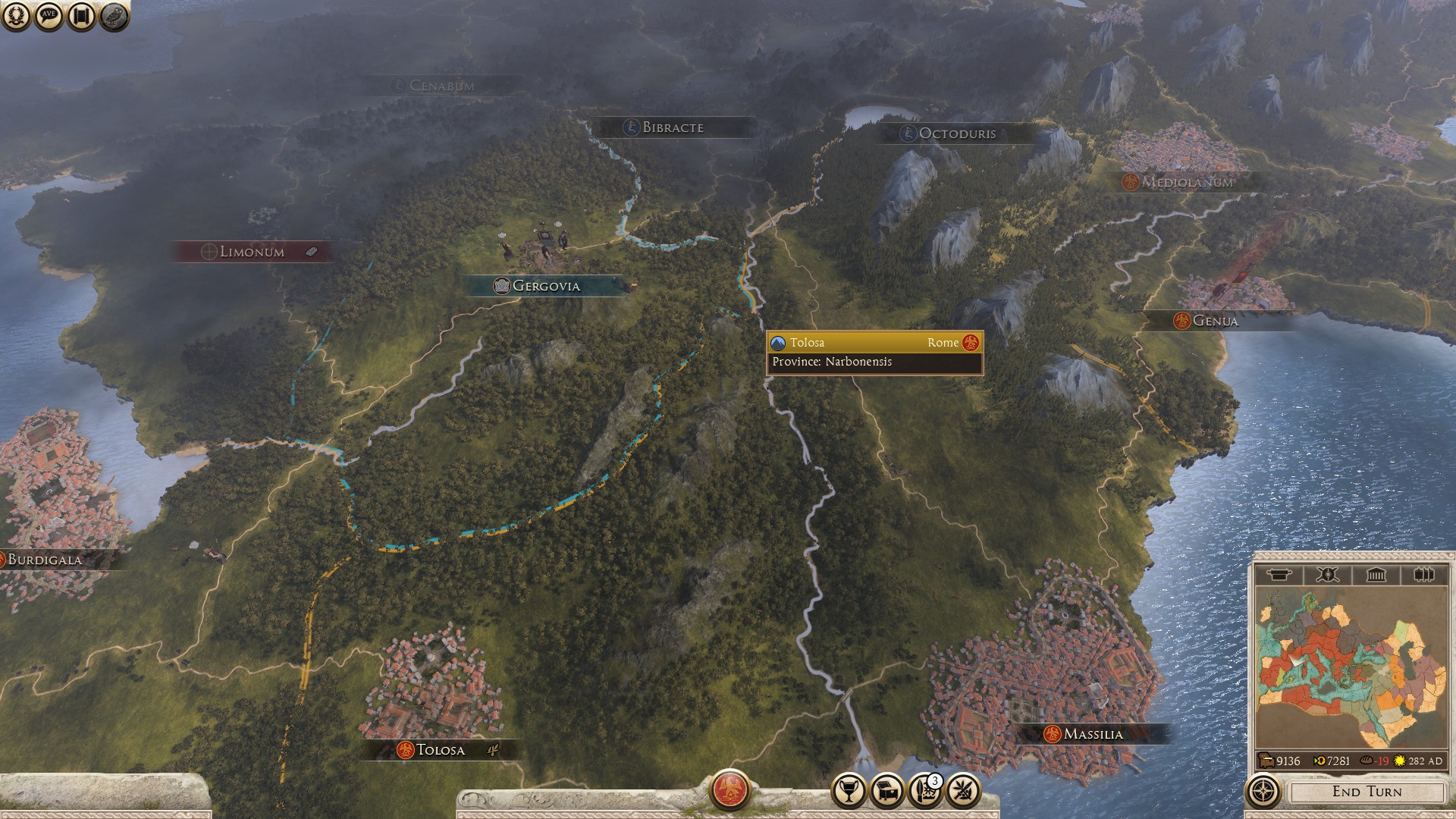Open the sword and map button with badge 3
1456x819 pixels.
pos(924,792)
